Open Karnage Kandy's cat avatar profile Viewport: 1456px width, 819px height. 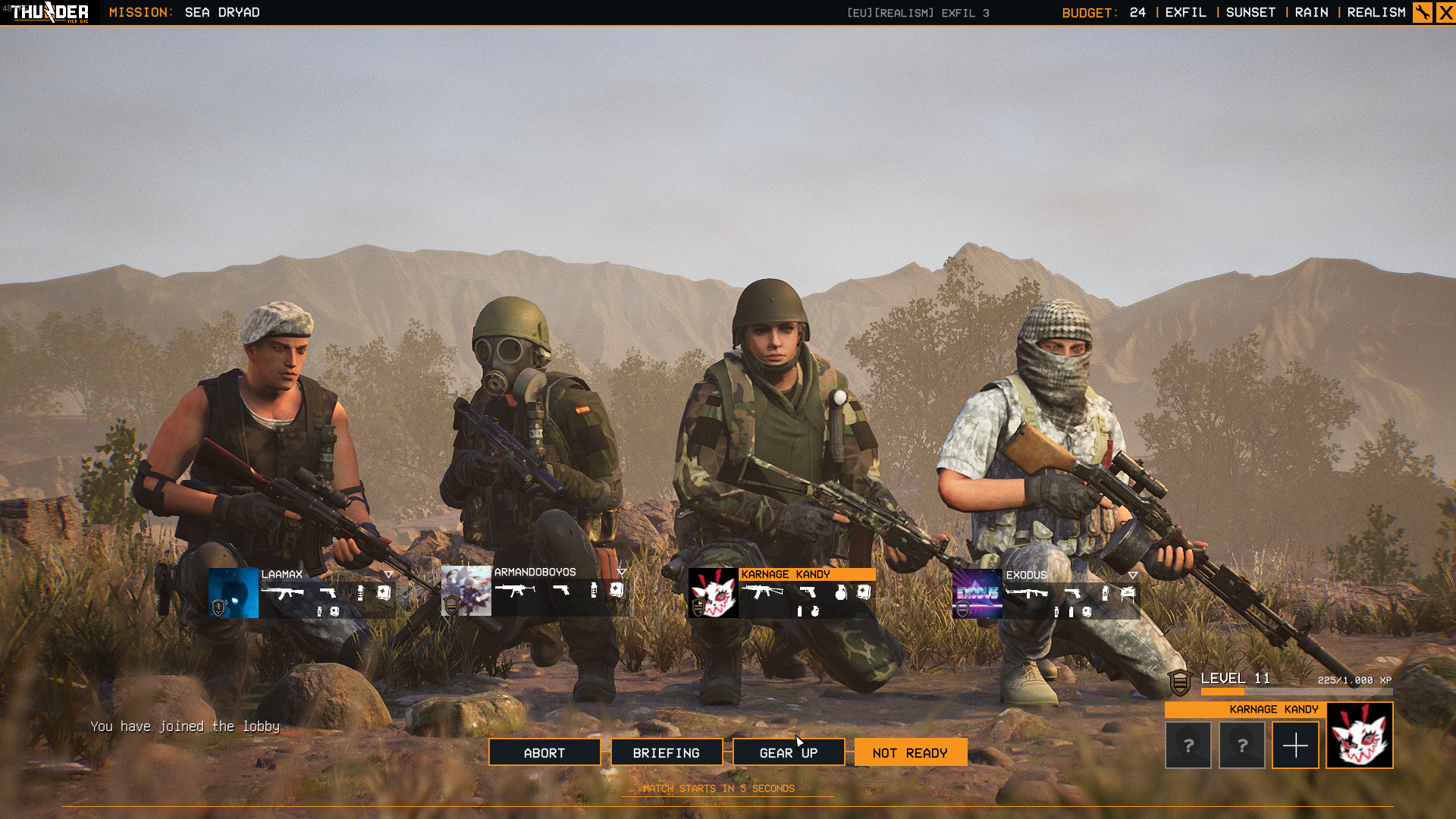tap(1359, 736)
